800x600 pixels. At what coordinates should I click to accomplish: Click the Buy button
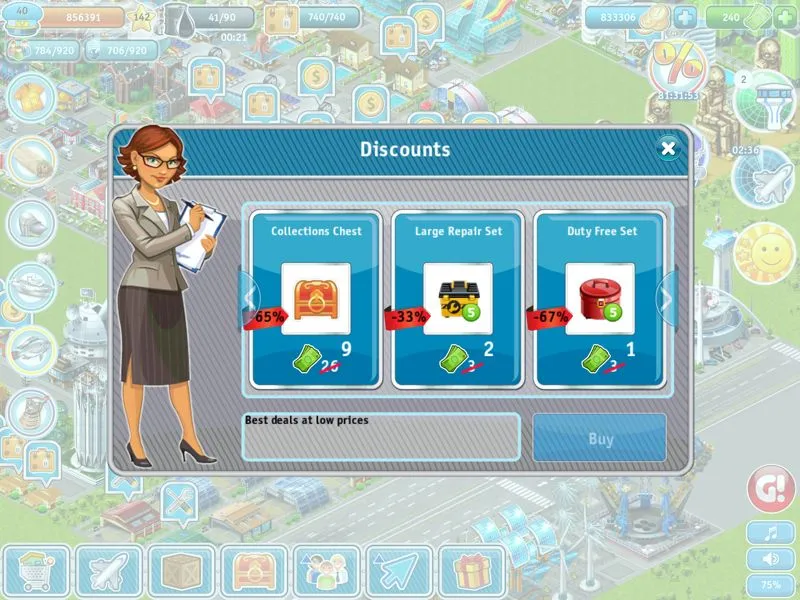(x=600, y=438)
